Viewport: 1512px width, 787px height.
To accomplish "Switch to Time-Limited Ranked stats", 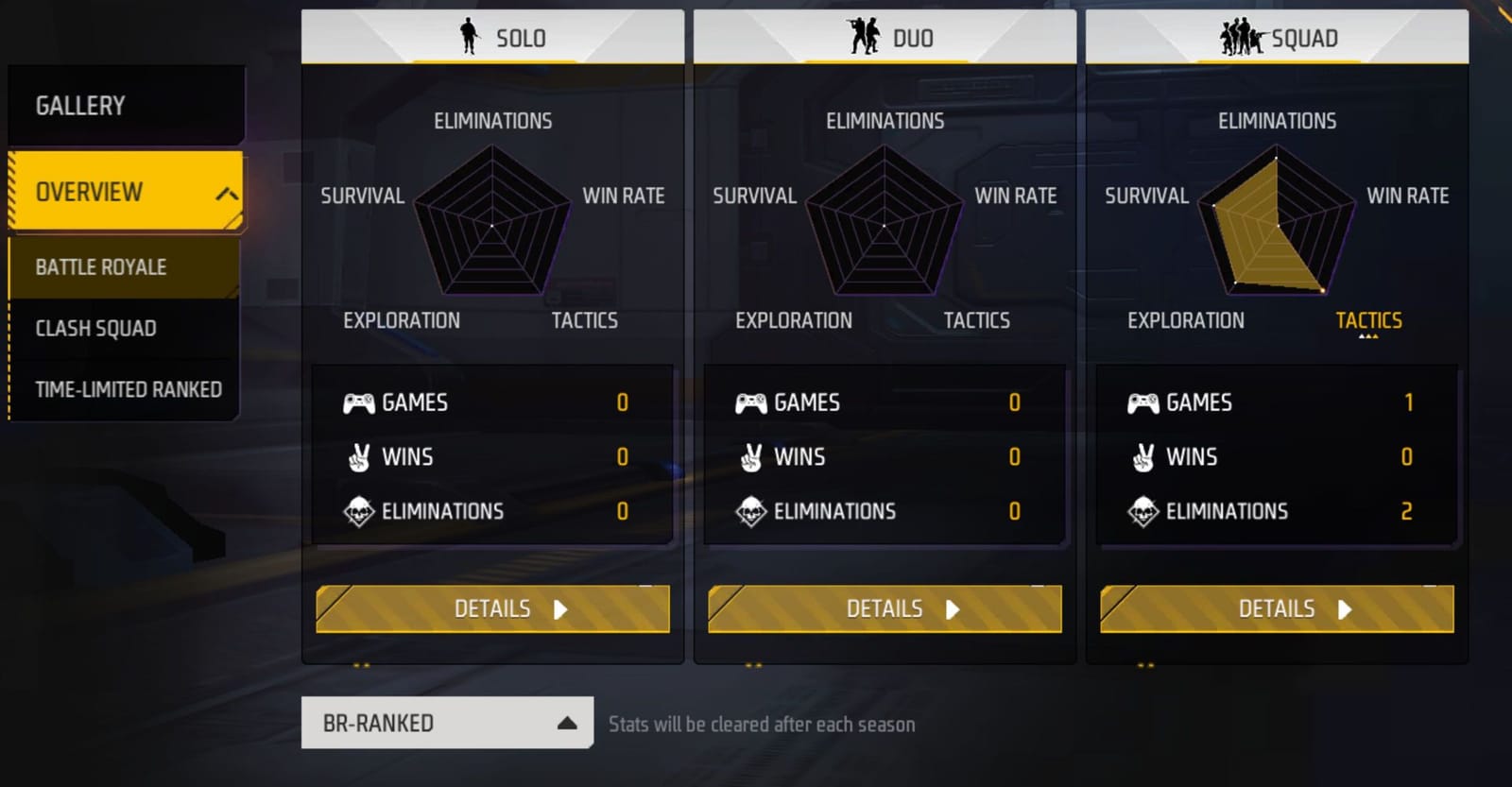I will click(128, 388).
